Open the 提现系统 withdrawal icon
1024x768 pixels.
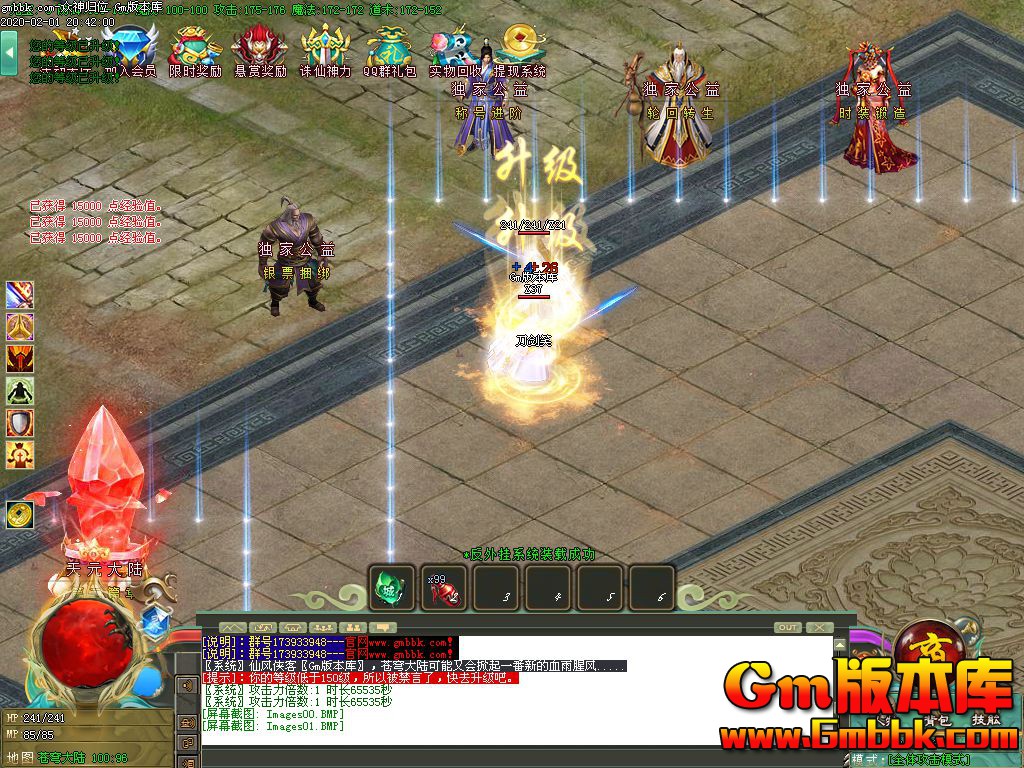point(519,52)
